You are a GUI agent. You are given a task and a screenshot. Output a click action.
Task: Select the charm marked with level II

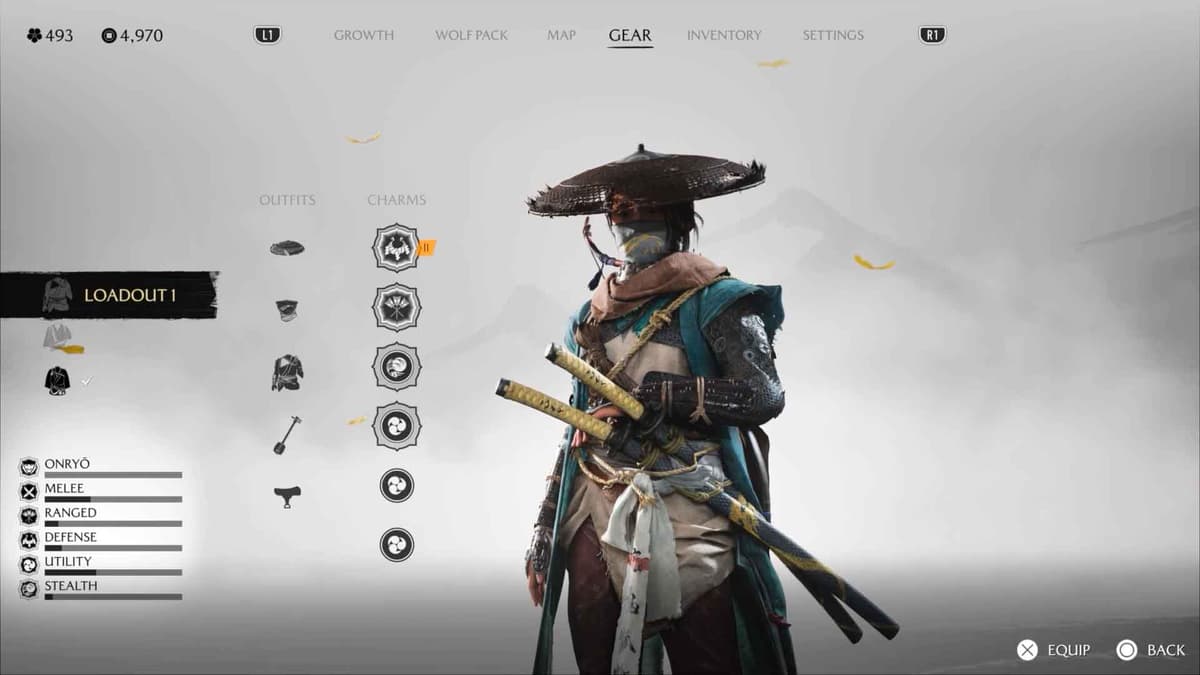pyautogui.click(x=396, y=247)
